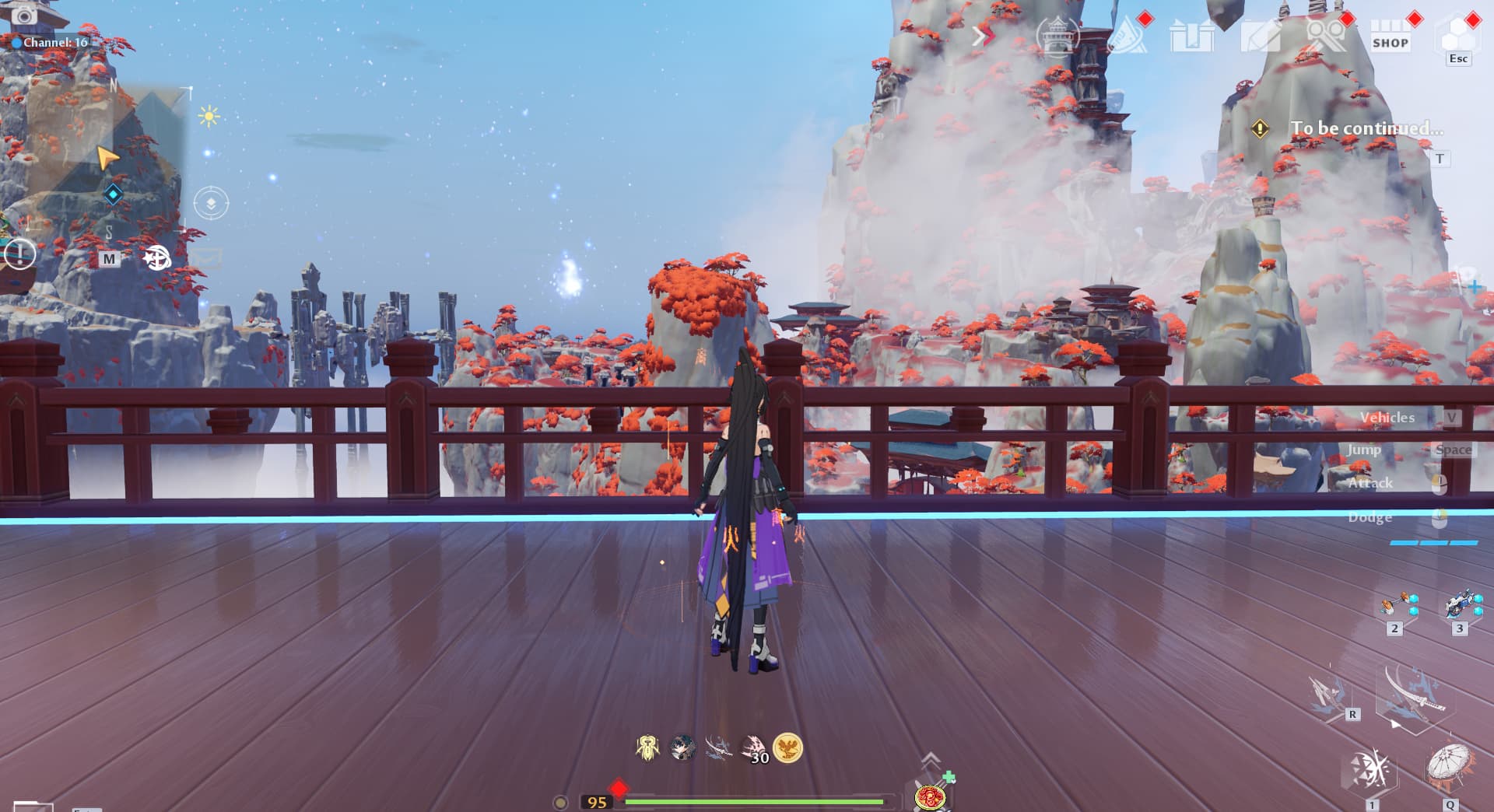Screen dimensions: 1494x812
Task: Select the To be continued quest tracker
Action: [x=1366, y=128]
